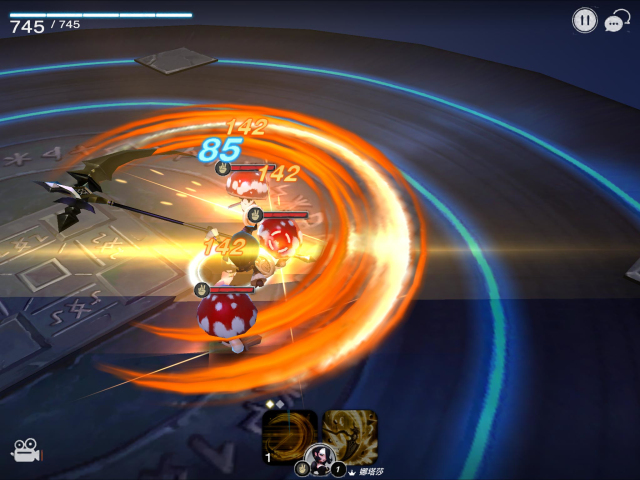Pause the battle
Image resolution: width=640 pixels, height=480 pixels.
(584, 20)
